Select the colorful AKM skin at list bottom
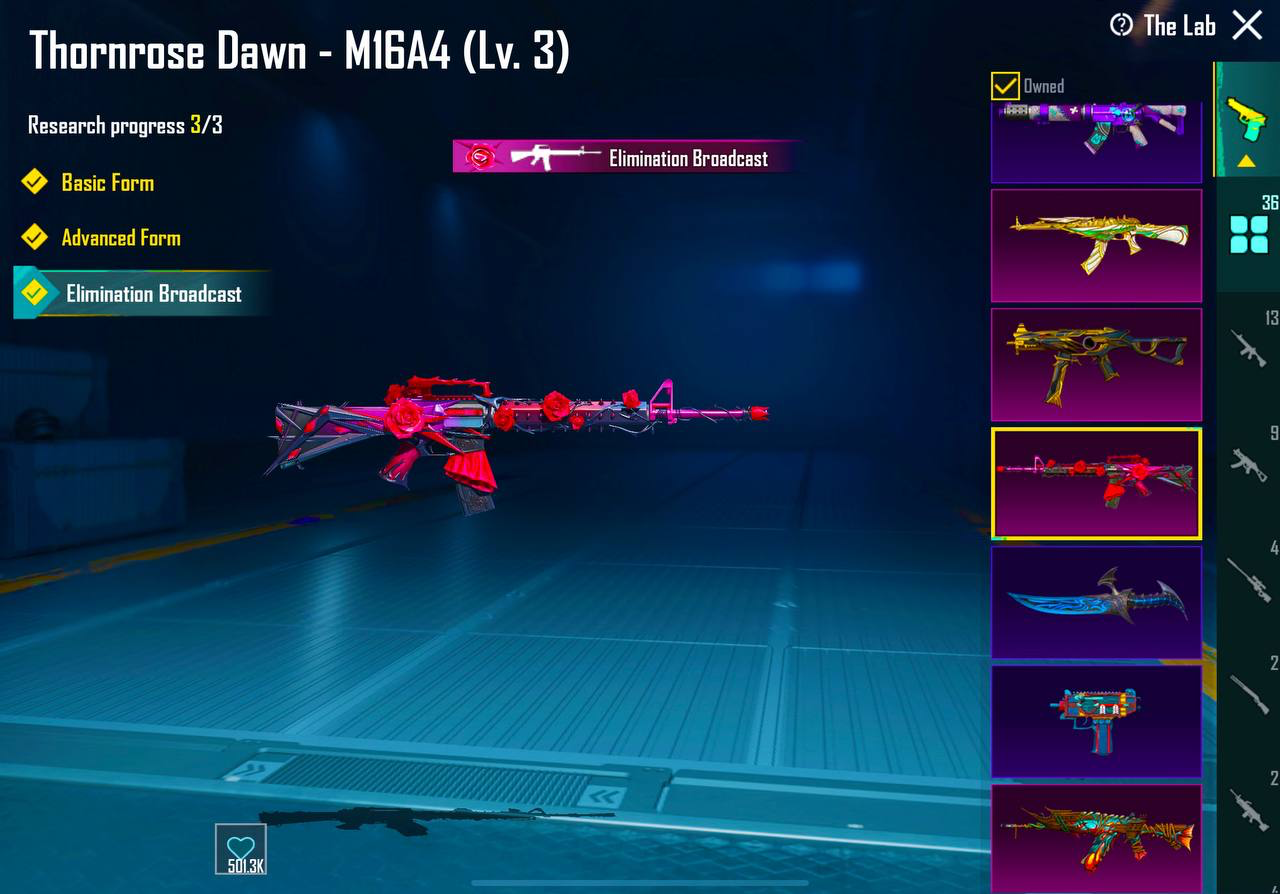The height and width of the screenshot is (894, 1280). click(x=1096, y=838)
